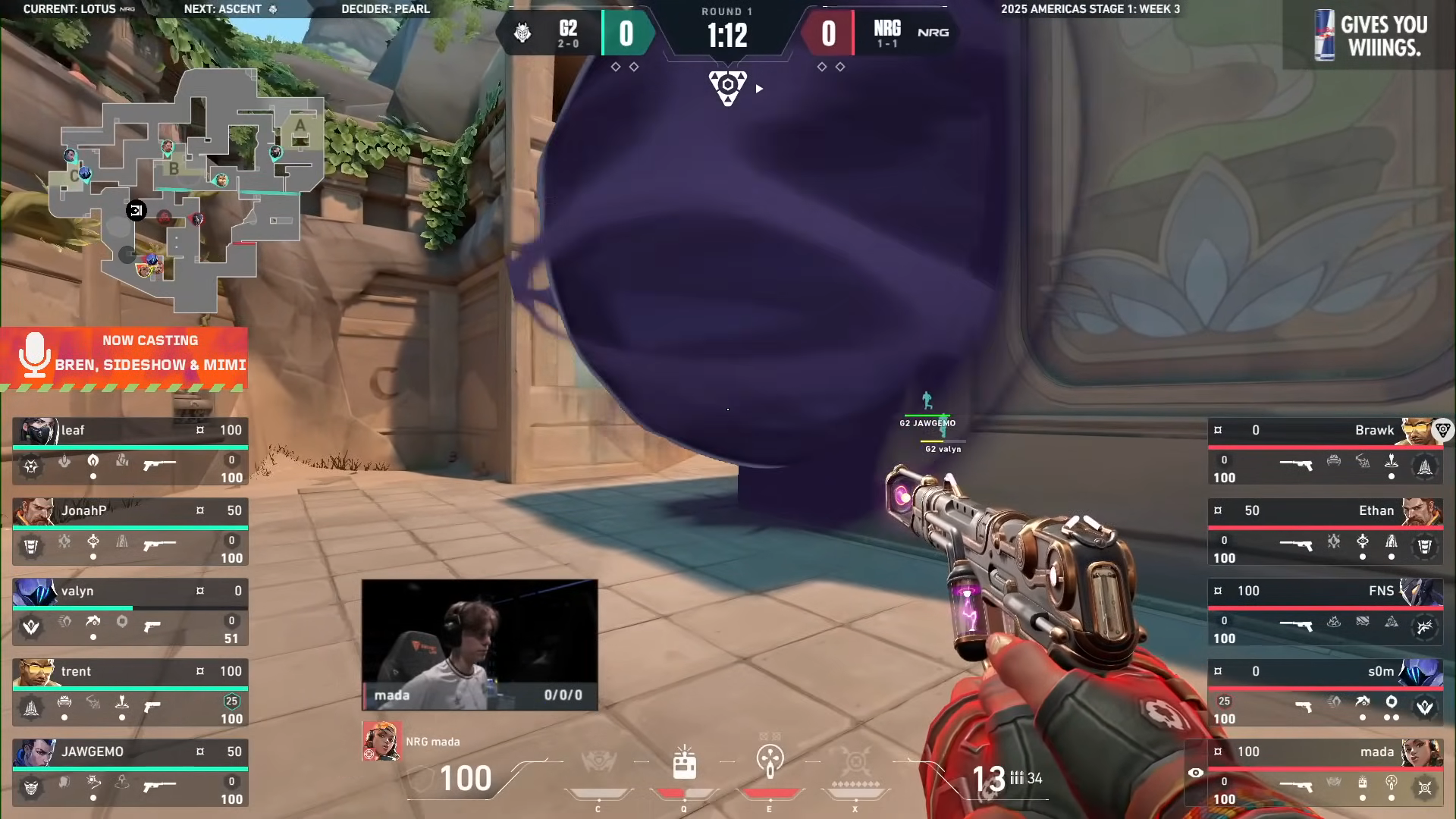The image size is (1456, 819).
Task: Click the Lotus minimap
Action: coord(186,190)
